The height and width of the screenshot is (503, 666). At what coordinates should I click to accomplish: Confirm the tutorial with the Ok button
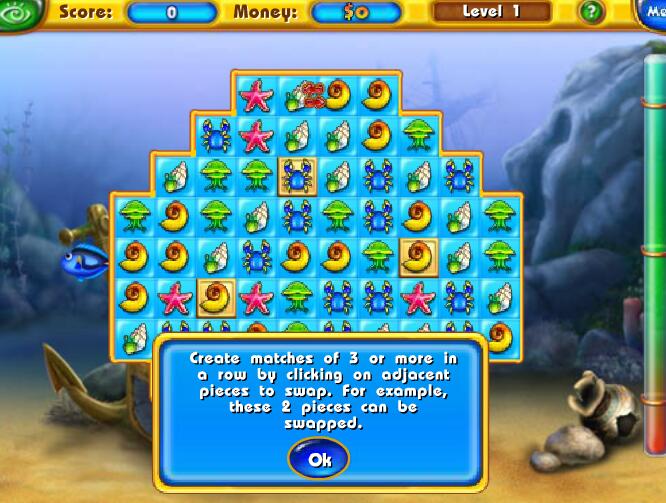(319, 459)
